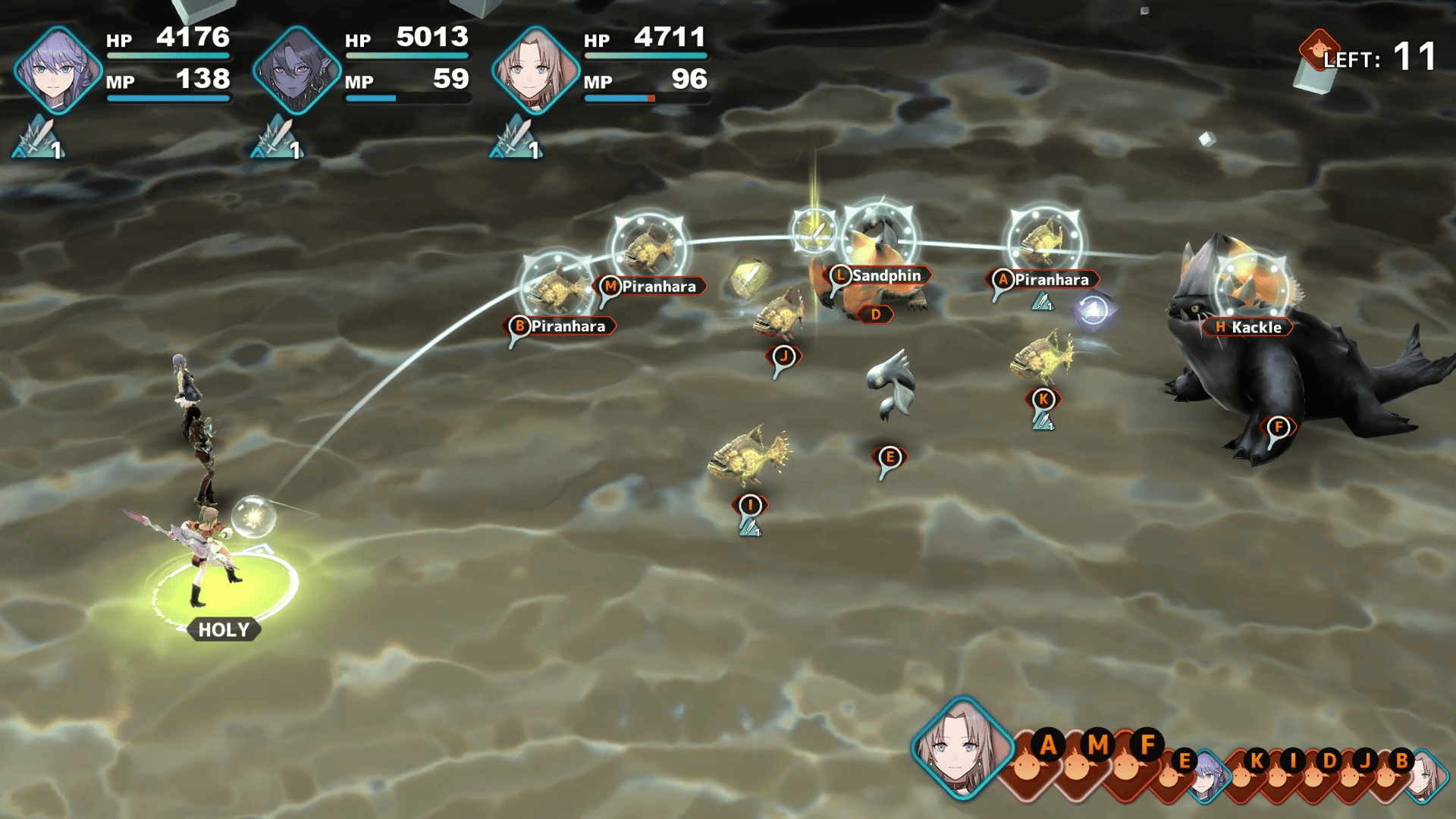Target the Piranhara labeled B
This screenshot has width=1456, height=819.
[x=560, y=326]
